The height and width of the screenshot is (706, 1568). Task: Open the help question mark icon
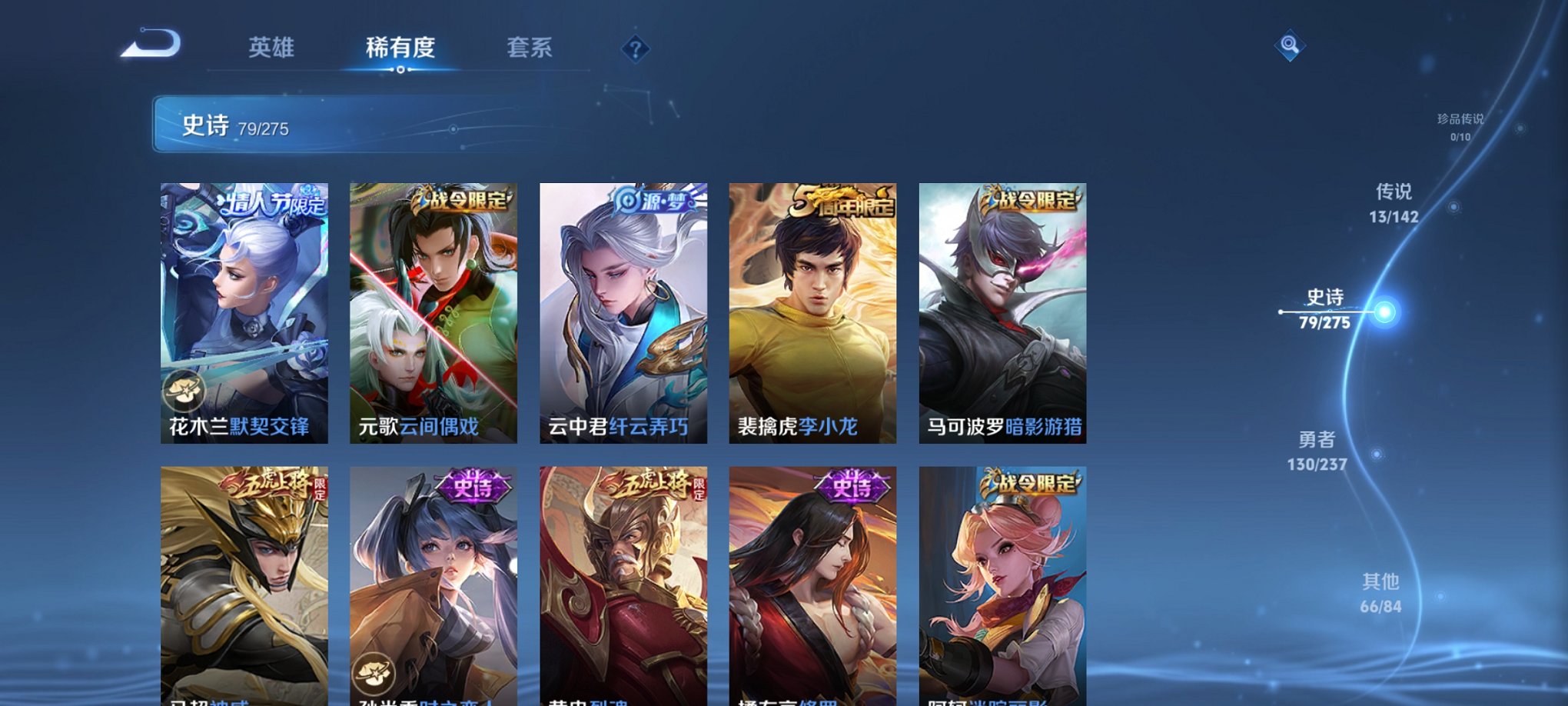click(635, 49)
